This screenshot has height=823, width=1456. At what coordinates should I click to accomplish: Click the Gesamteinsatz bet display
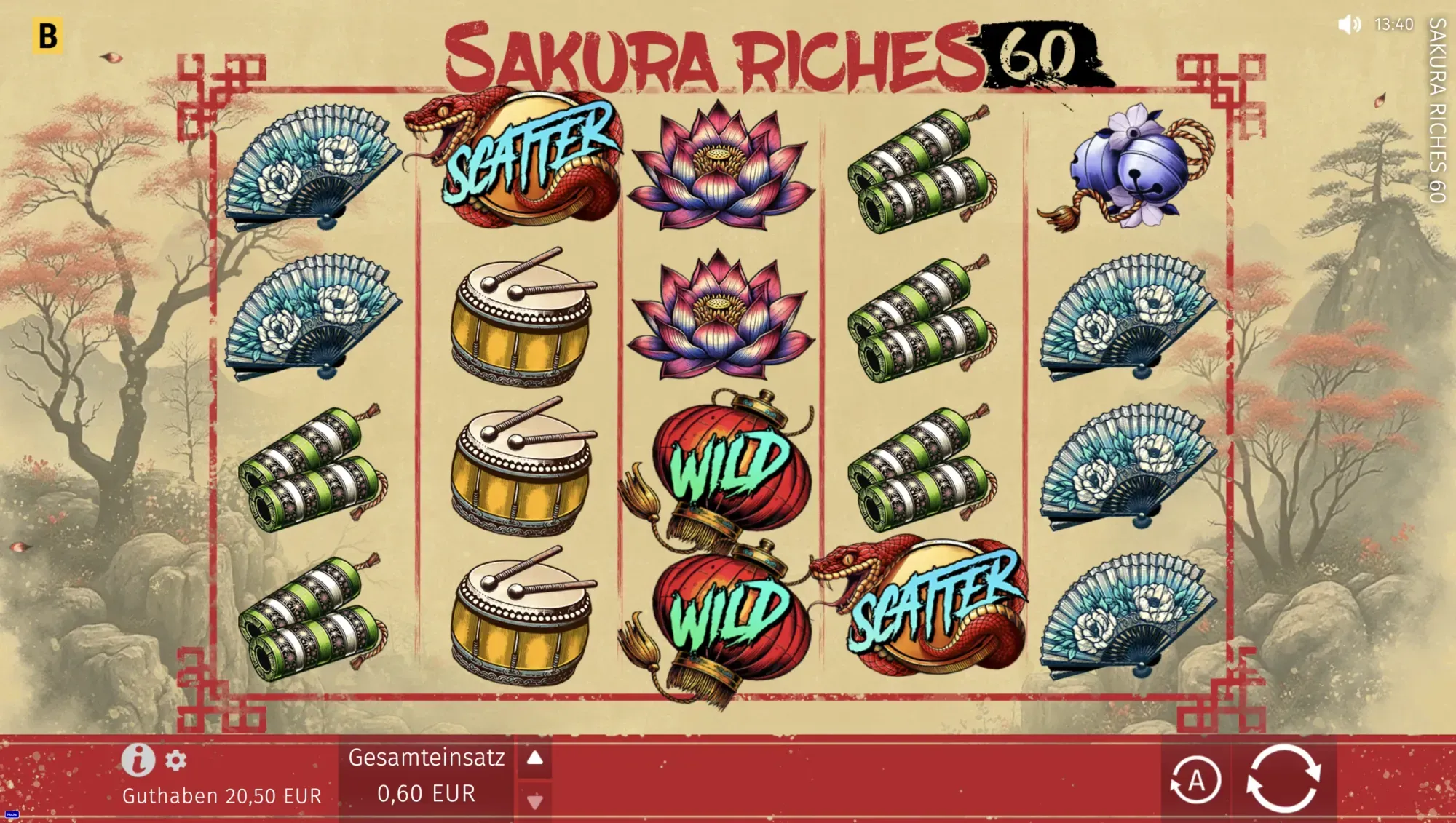point(427,774)
